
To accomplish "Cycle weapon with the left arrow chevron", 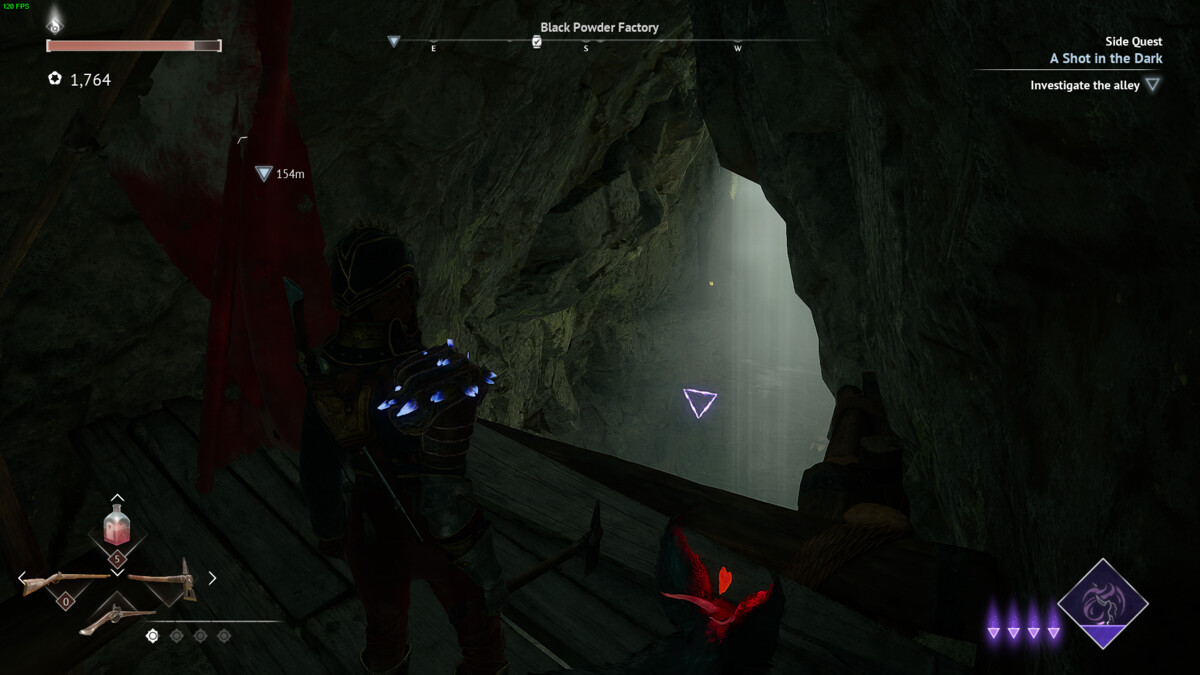I will [22, 578].
